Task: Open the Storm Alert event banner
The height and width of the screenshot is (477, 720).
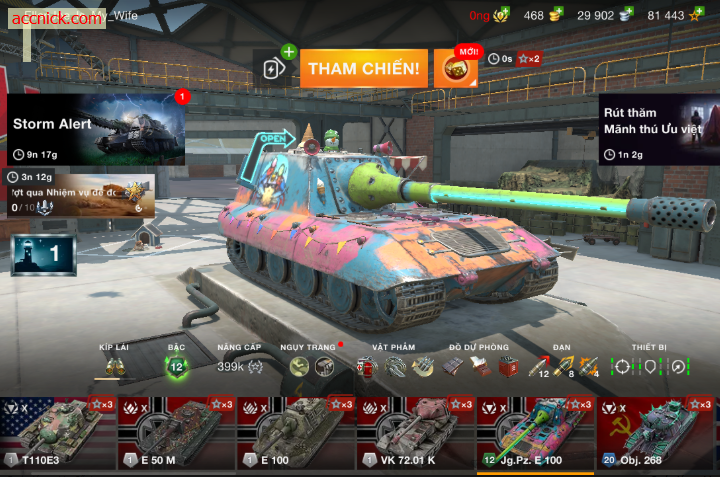Action: click(x=97, y=128)
